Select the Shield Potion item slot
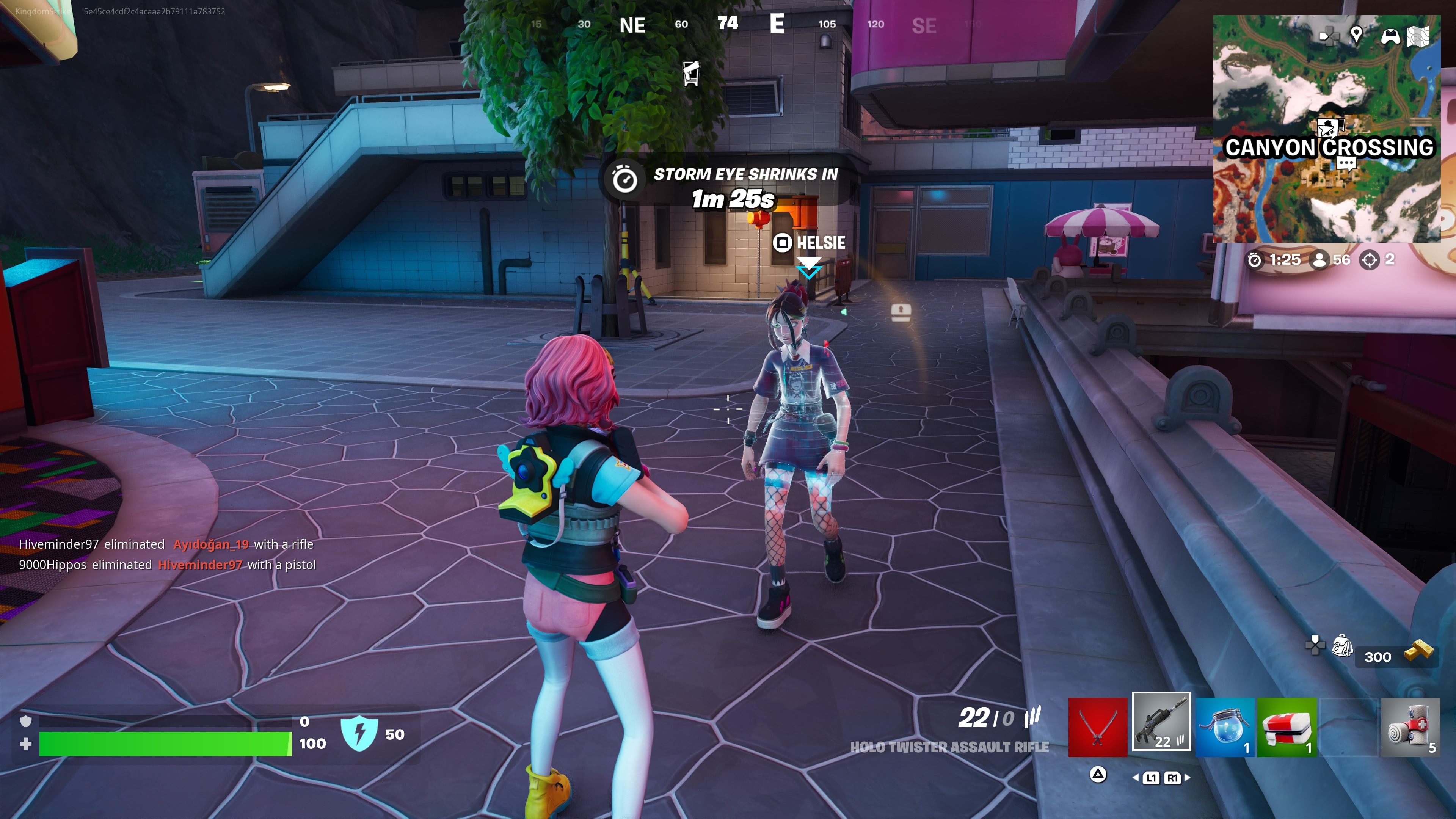This screenshot has width=1456, height=819. point(1224,728)
